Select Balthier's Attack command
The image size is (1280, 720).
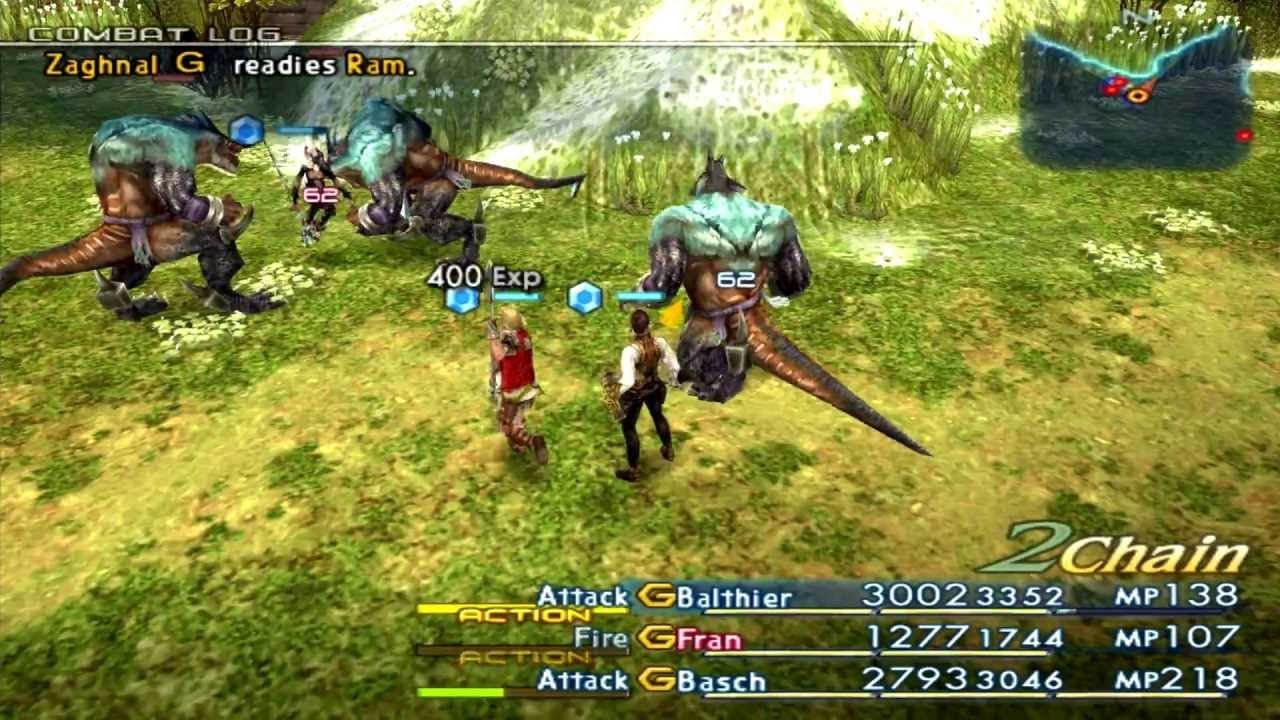[581, 595]
